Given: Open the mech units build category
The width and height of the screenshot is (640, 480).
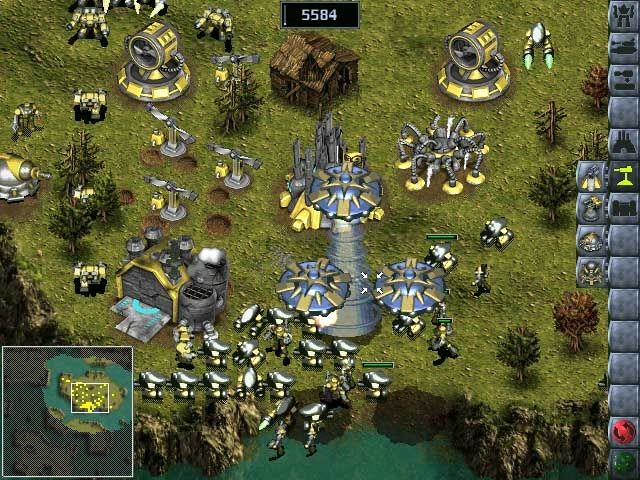Looking at the screenshot, I should pos(624,17).
